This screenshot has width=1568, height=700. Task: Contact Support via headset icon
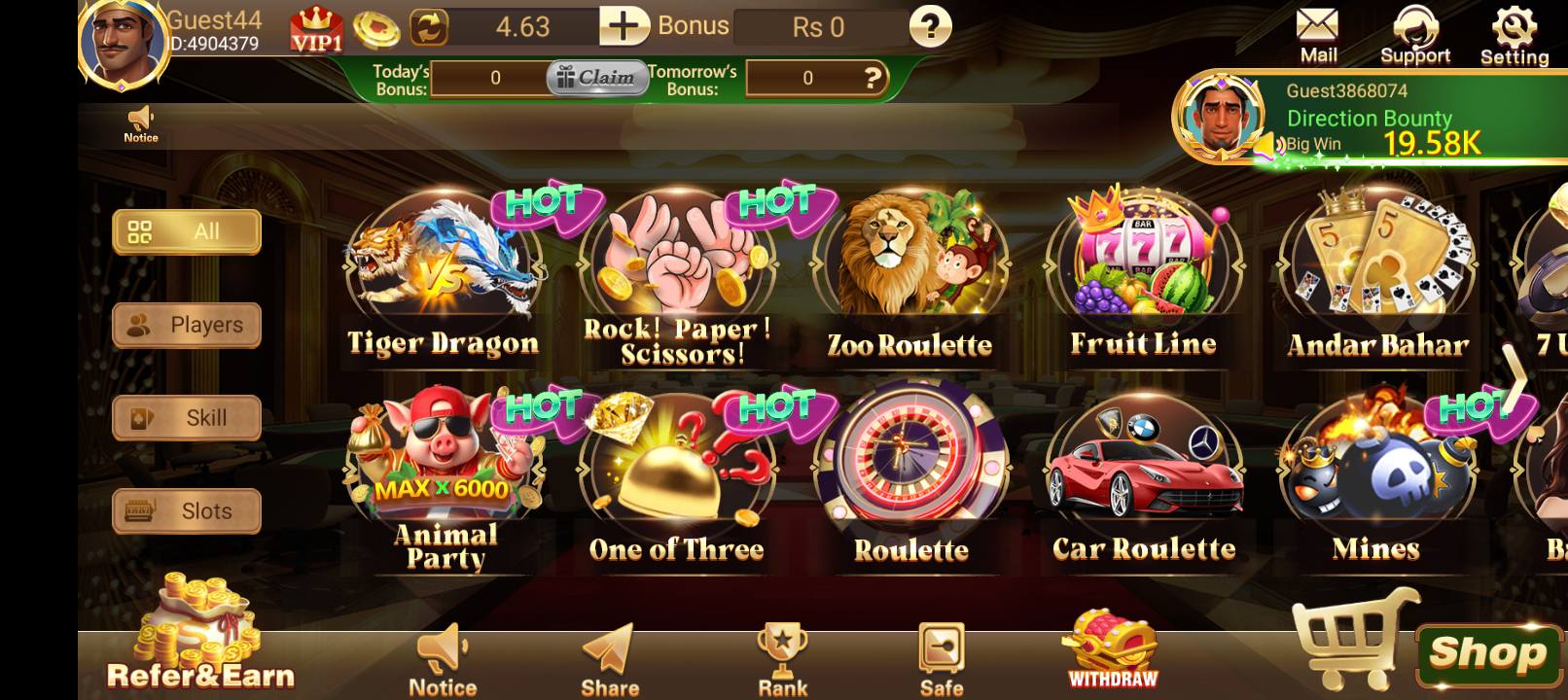pyautogui.click(x=1415, y=36)
